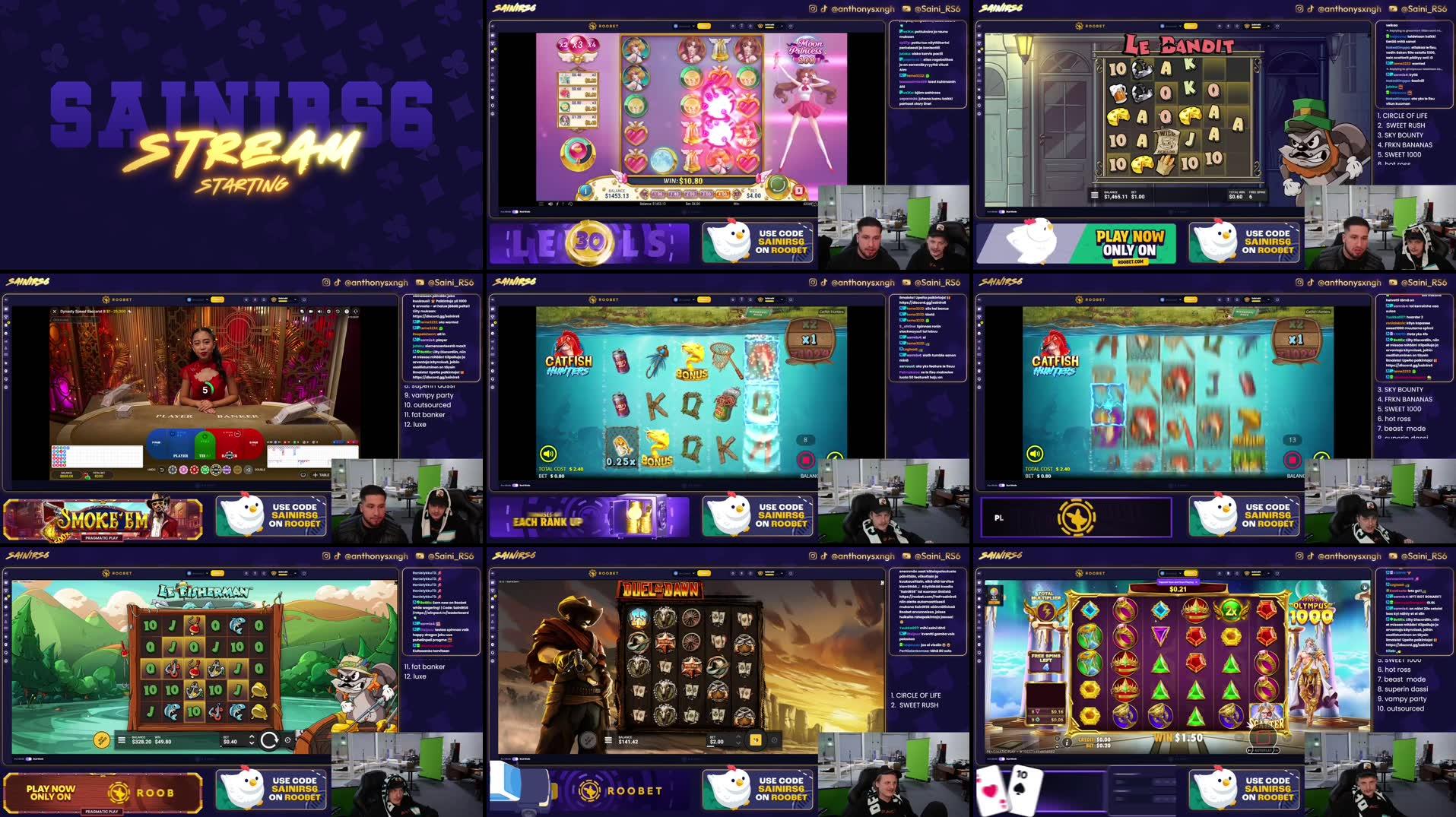Toggle Real Mode under Le Fisherman
This screenshot has width=1456, height=817.
(x=28, y=759)
